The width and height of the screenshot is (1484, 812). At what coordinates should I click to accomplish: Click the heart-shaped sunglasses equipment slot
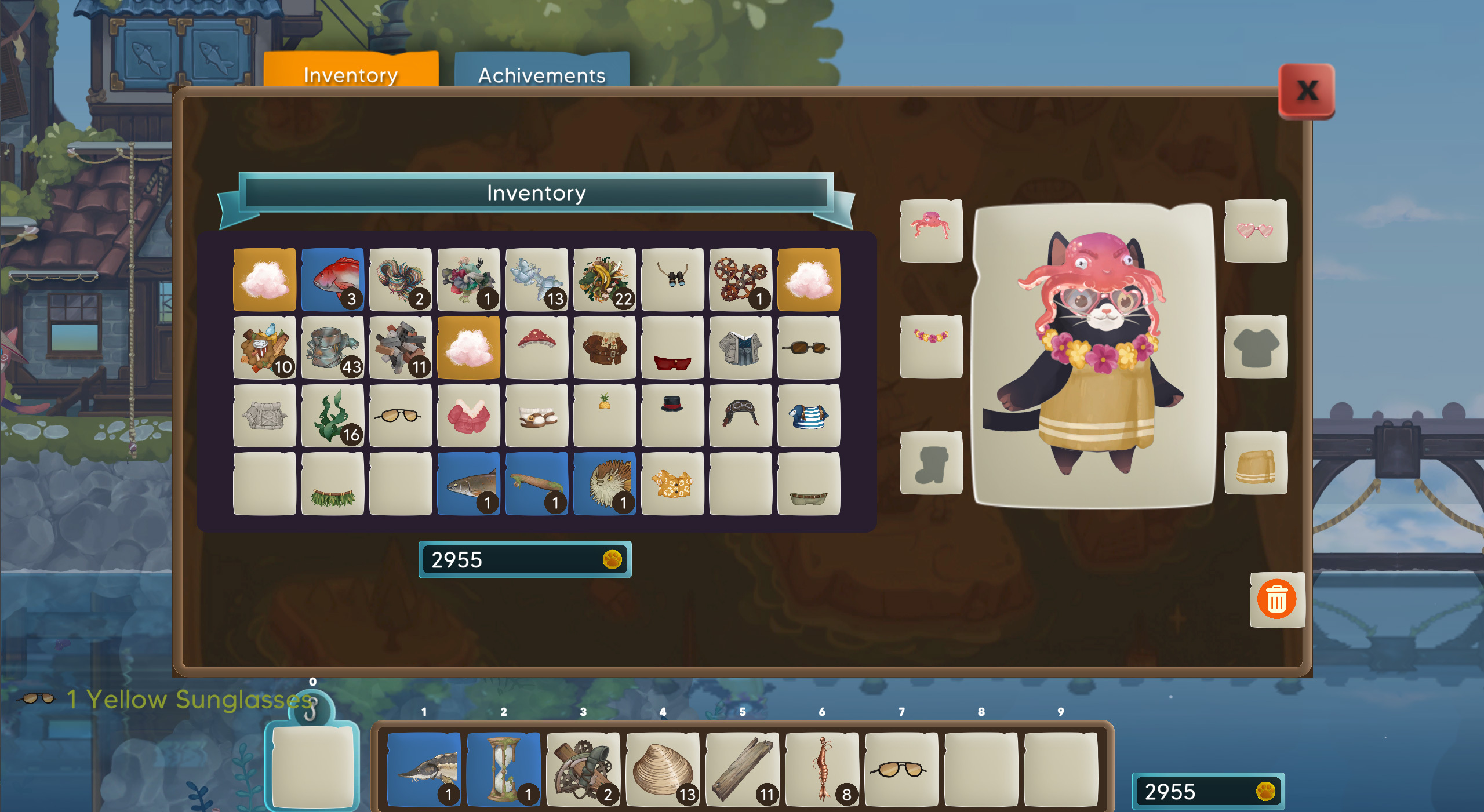click(x=1256, y=231)
